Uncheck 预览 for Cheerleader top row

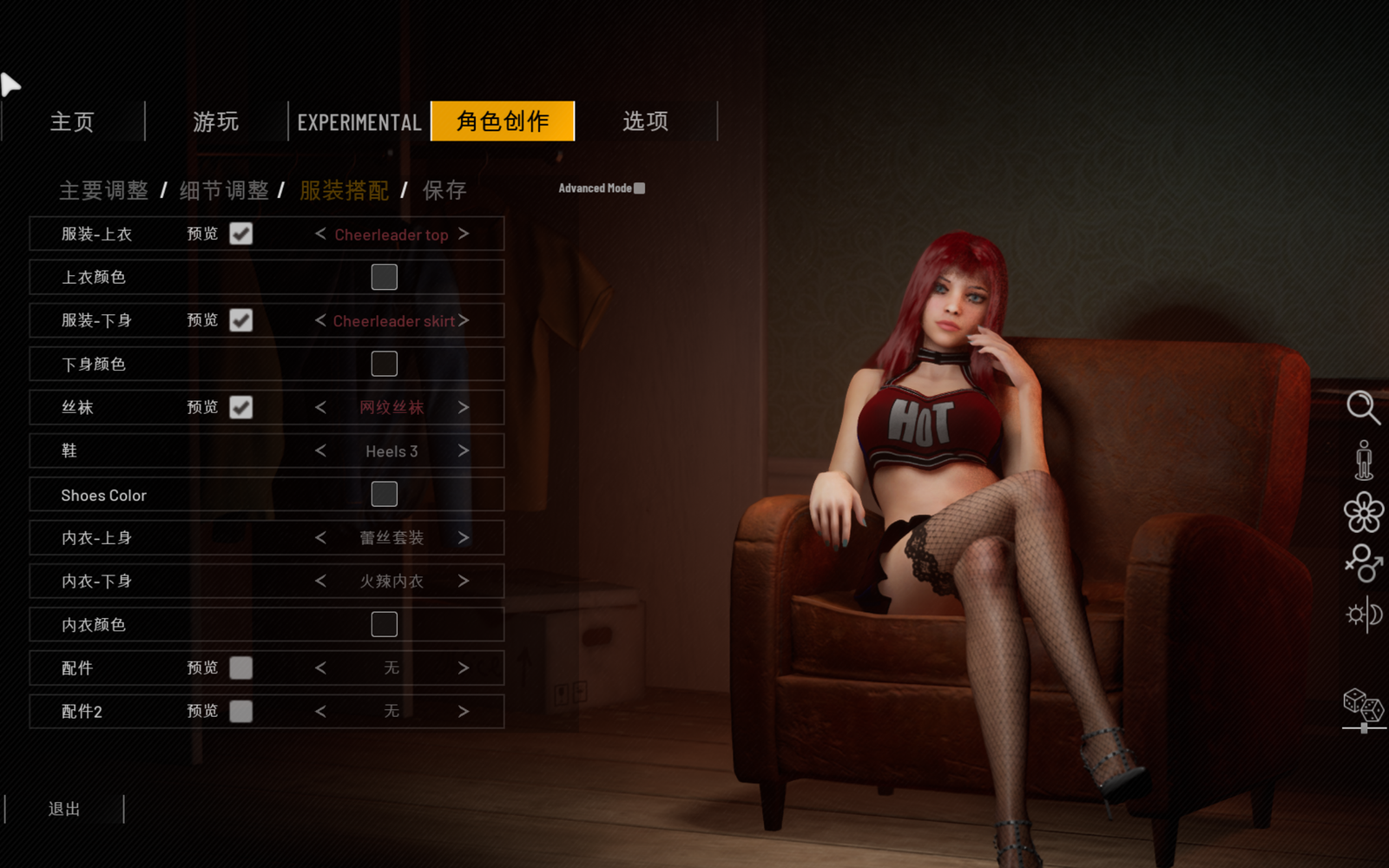[240, 233]
